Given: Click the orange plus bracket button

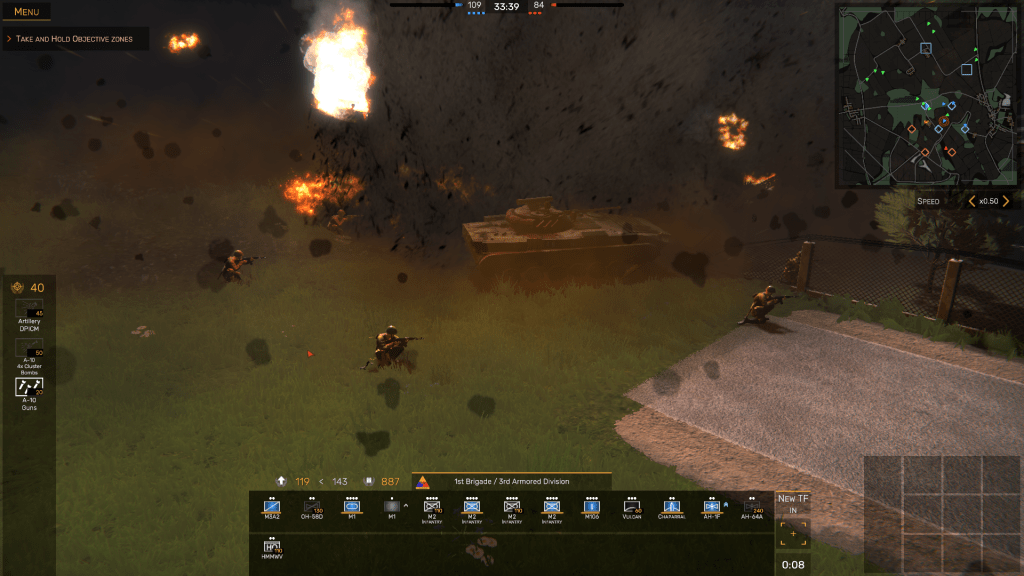Looking at the screenshot, I should pos(793,534).
